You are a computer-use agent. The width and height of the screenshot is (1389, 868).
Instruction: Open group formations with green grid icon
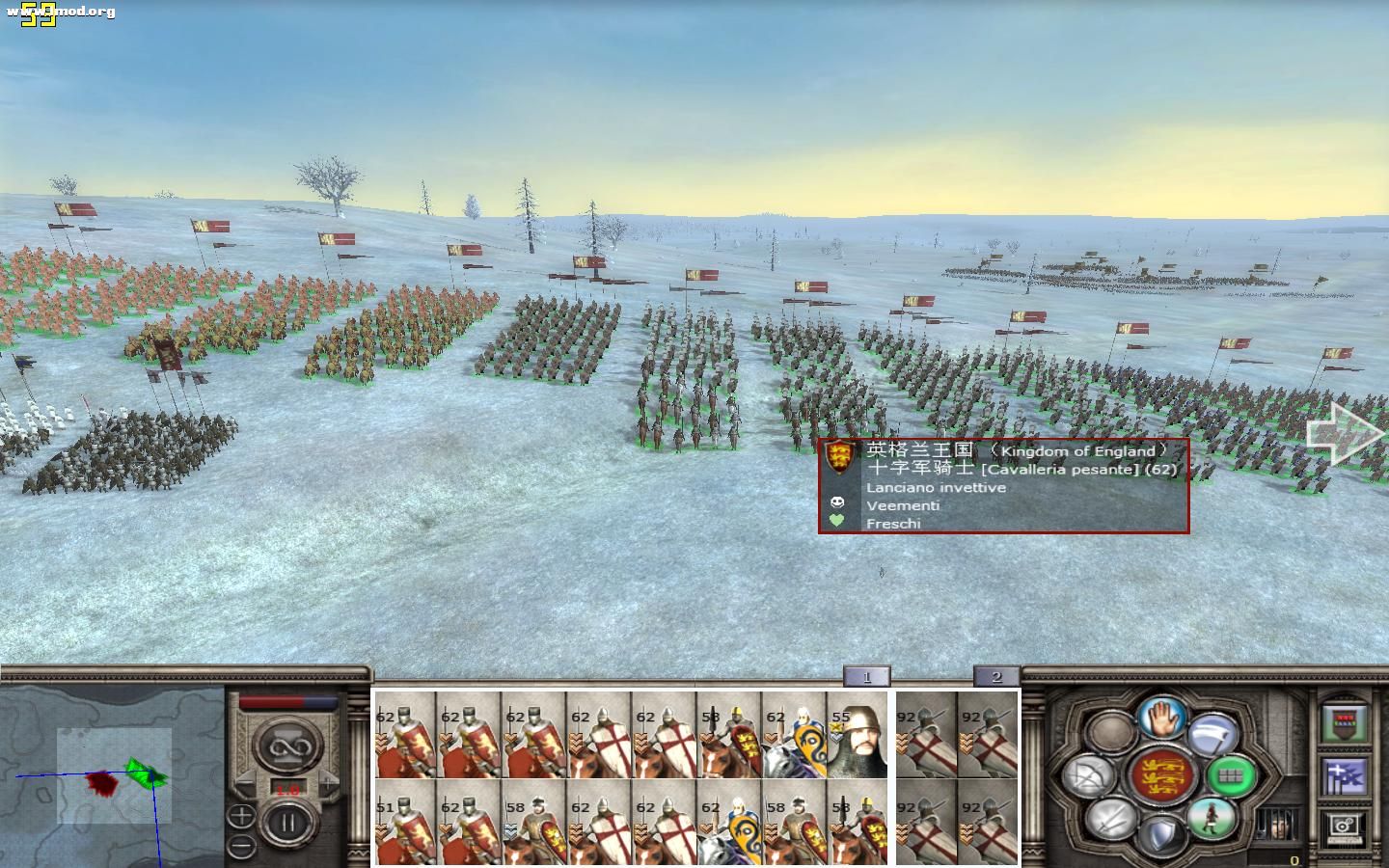tap(1230, 775)
